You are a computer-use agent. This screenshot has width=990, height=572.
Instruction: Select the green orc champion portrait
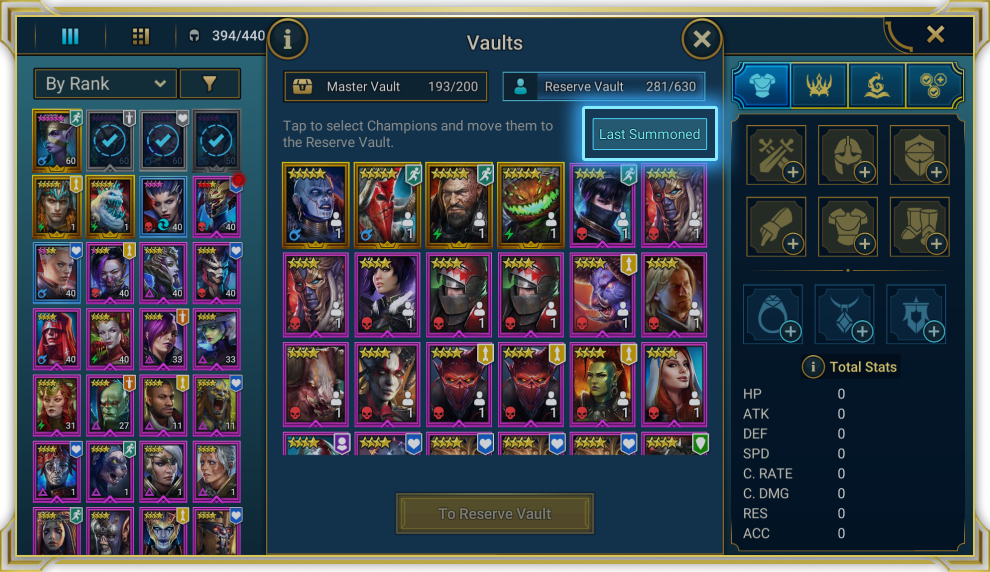(603, 385)
